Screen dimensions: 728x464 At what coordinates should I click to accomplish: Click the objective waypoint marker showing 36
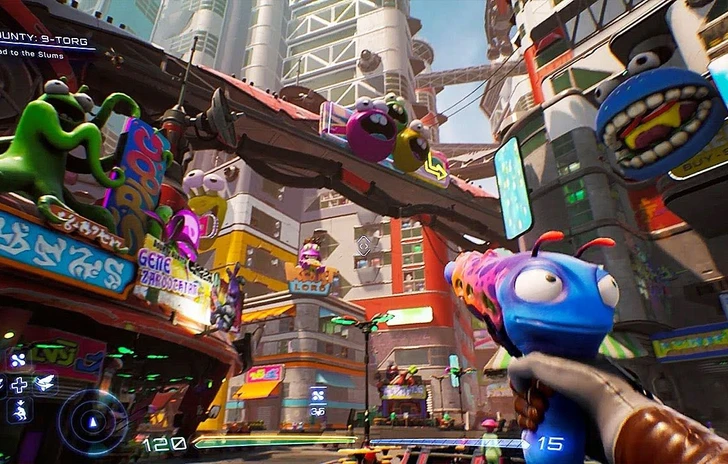318,400
